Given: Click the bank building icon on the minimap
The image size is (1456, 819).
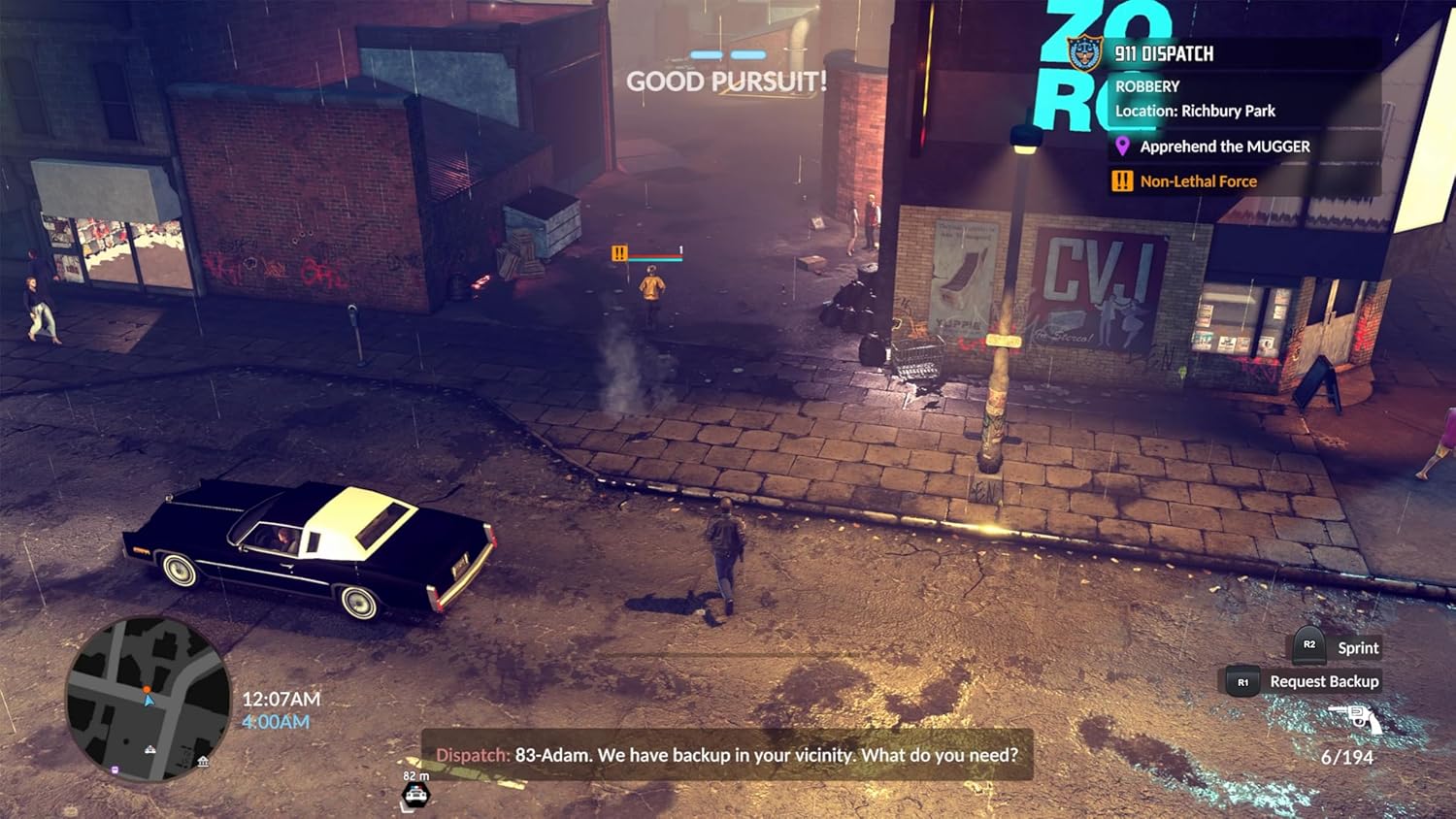Looking at the screenshot, I should pyautogui.click(x=203, y=763).
